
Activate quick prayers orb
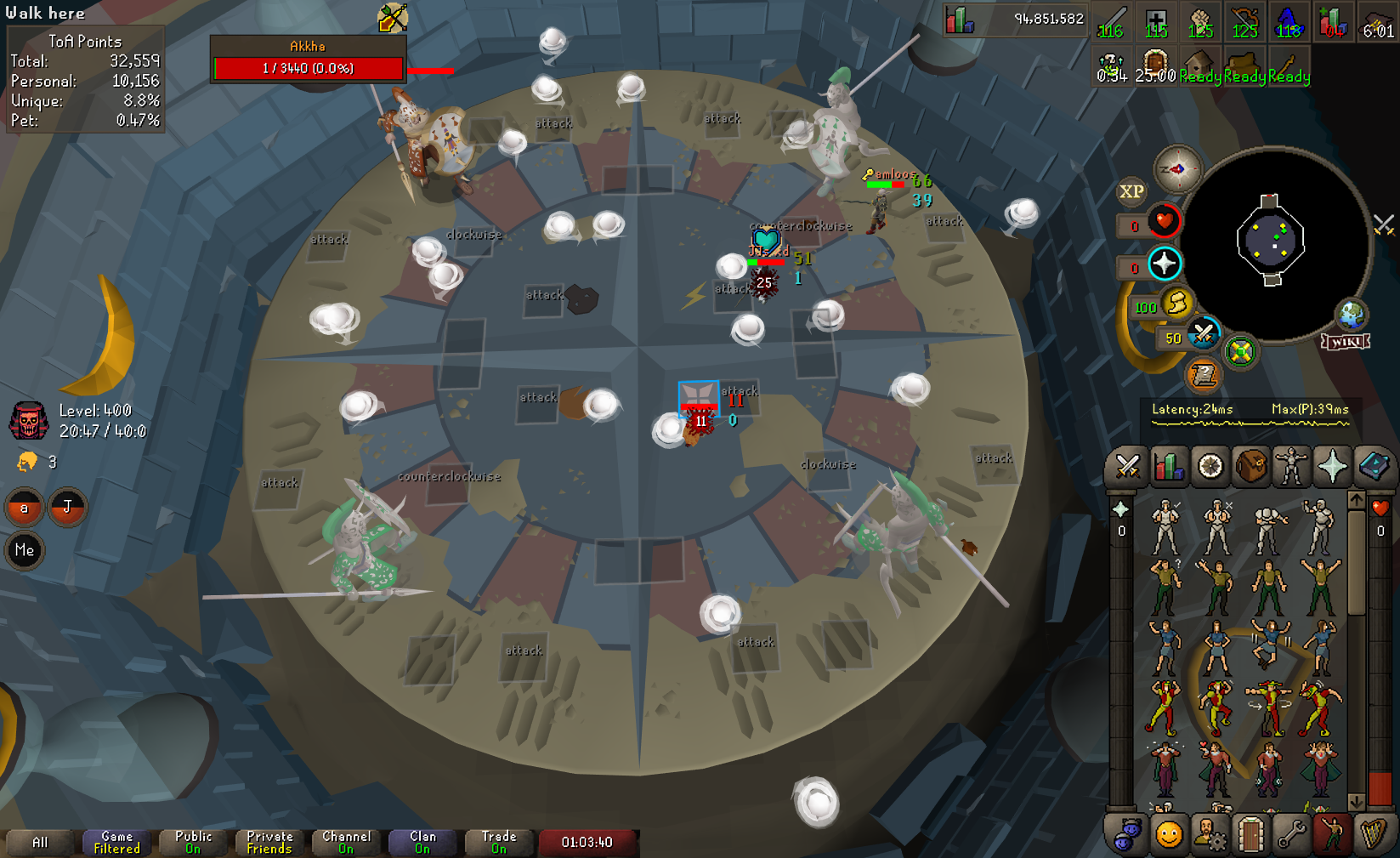(x=1164, y=264)
